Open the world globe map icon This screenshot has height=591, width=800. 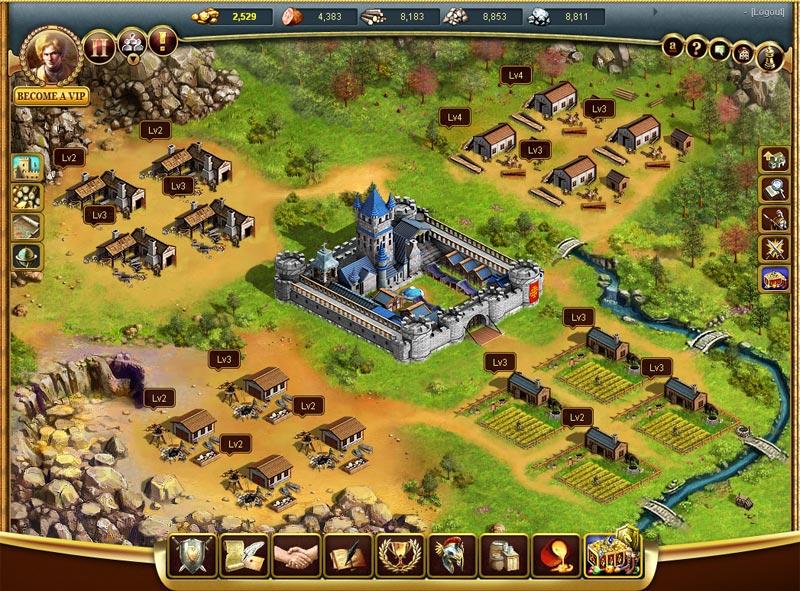click(25, 257)
